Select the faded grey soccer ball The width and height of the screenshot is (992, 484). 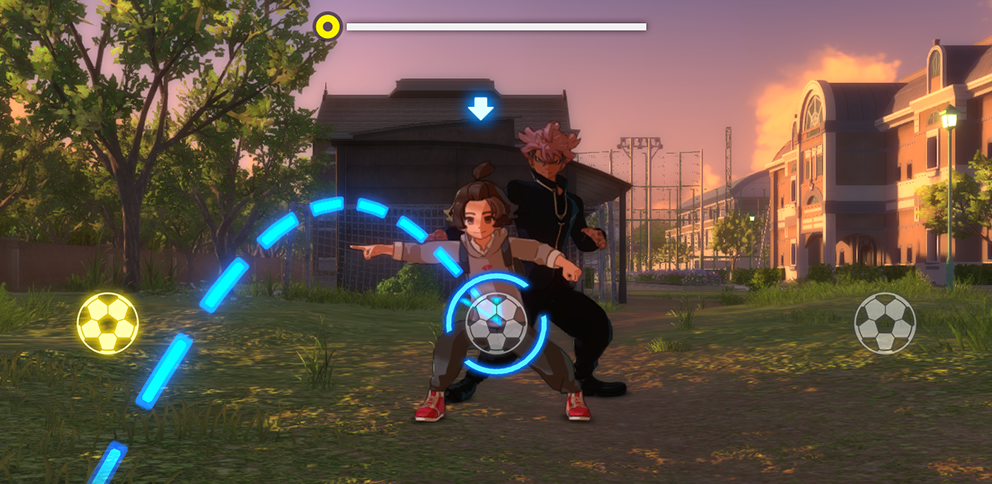(885, 323)
